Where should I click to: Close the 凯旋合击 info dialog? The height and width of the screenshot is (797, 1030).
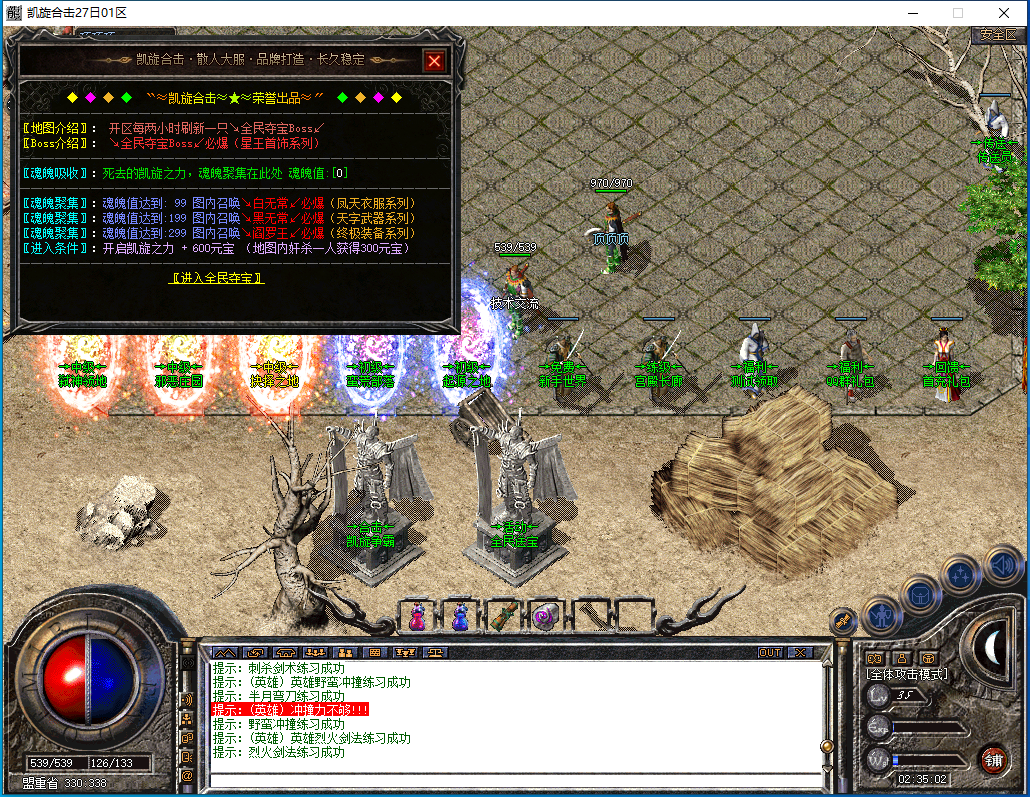coord(434,61)
